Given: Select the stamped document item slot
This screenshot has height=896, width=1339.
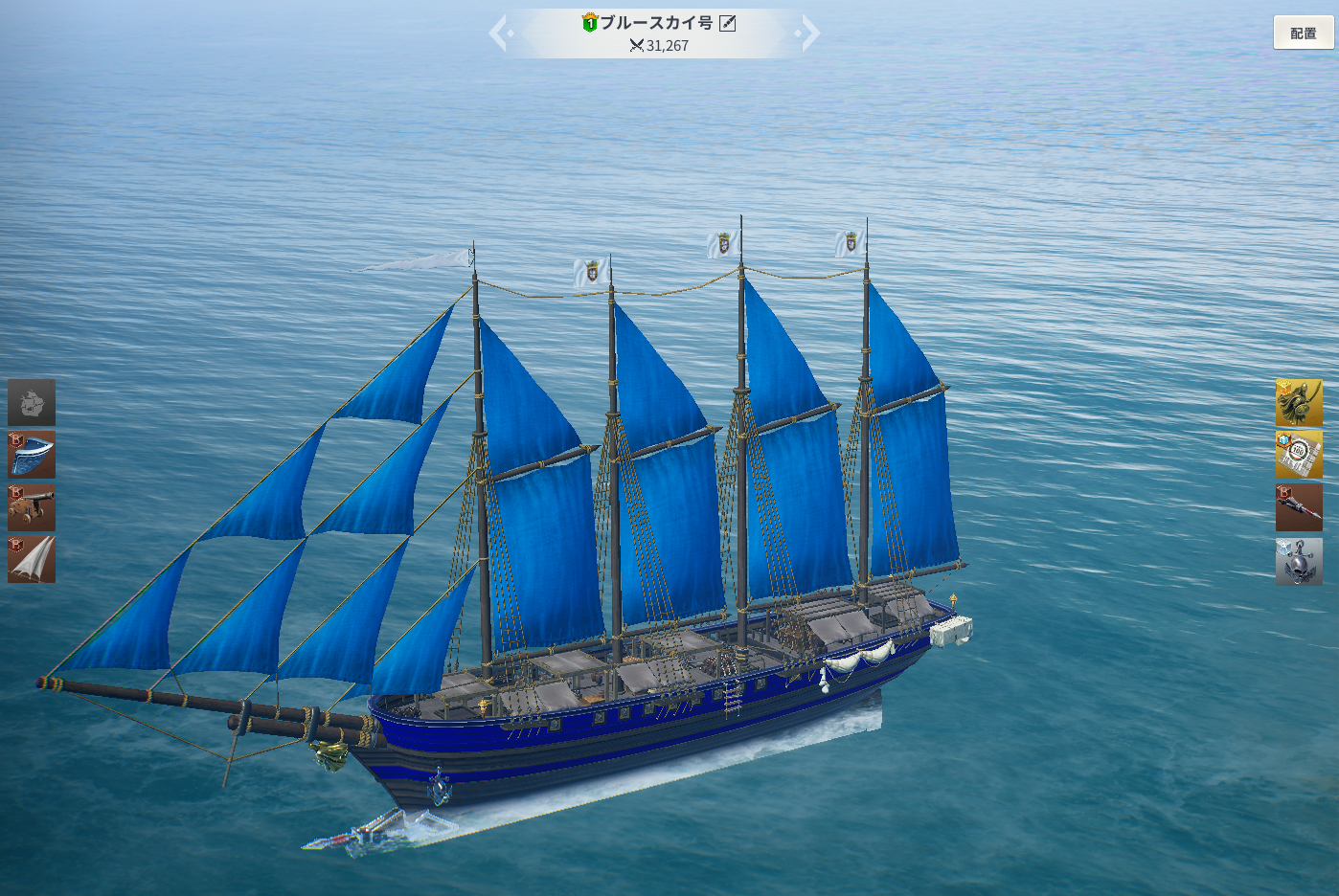Looking at the screenshot, I should pyautogui.click(x=1299, y=455).
